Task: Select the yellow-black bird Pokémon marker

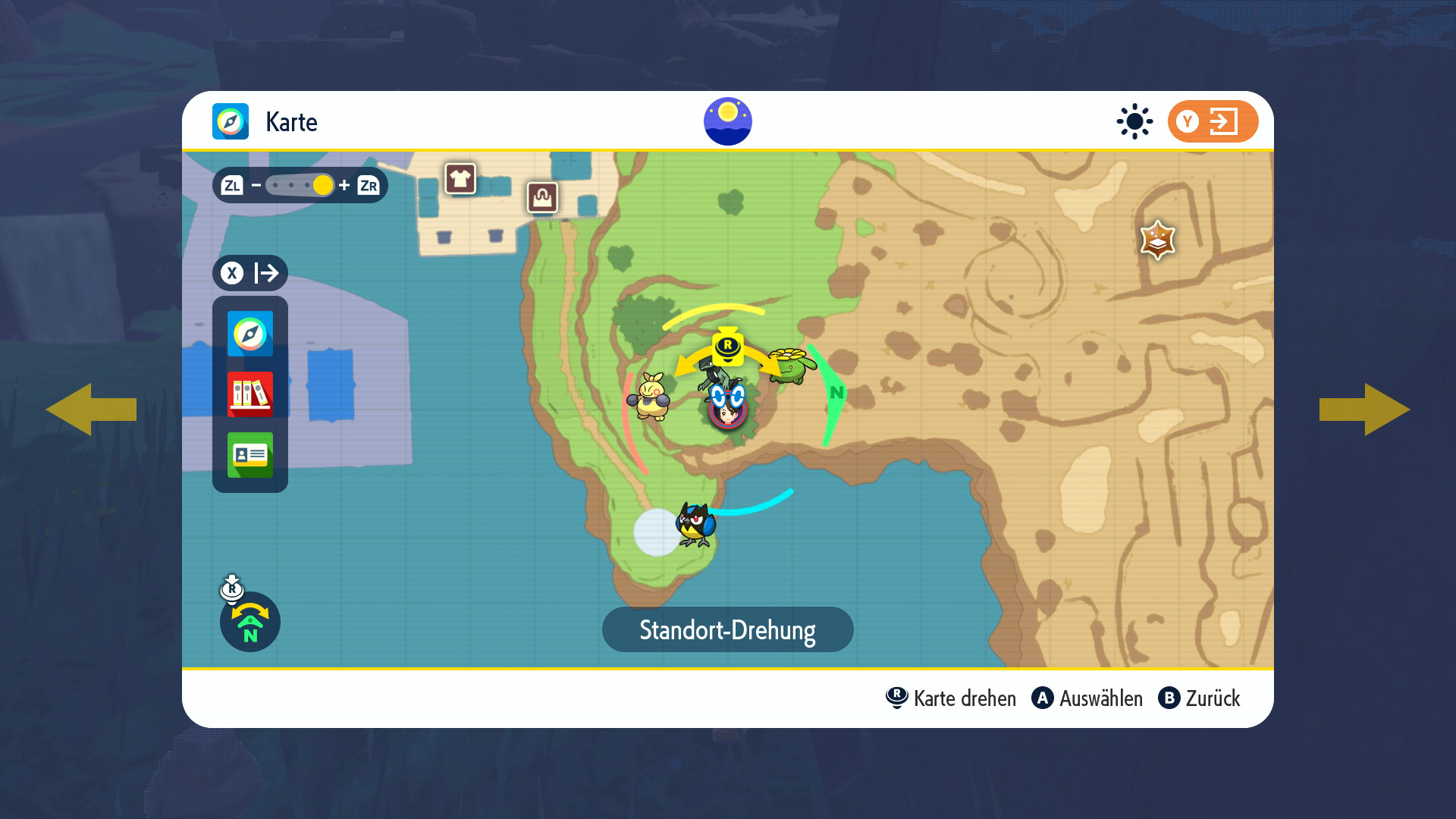Action: click(695, 524)
